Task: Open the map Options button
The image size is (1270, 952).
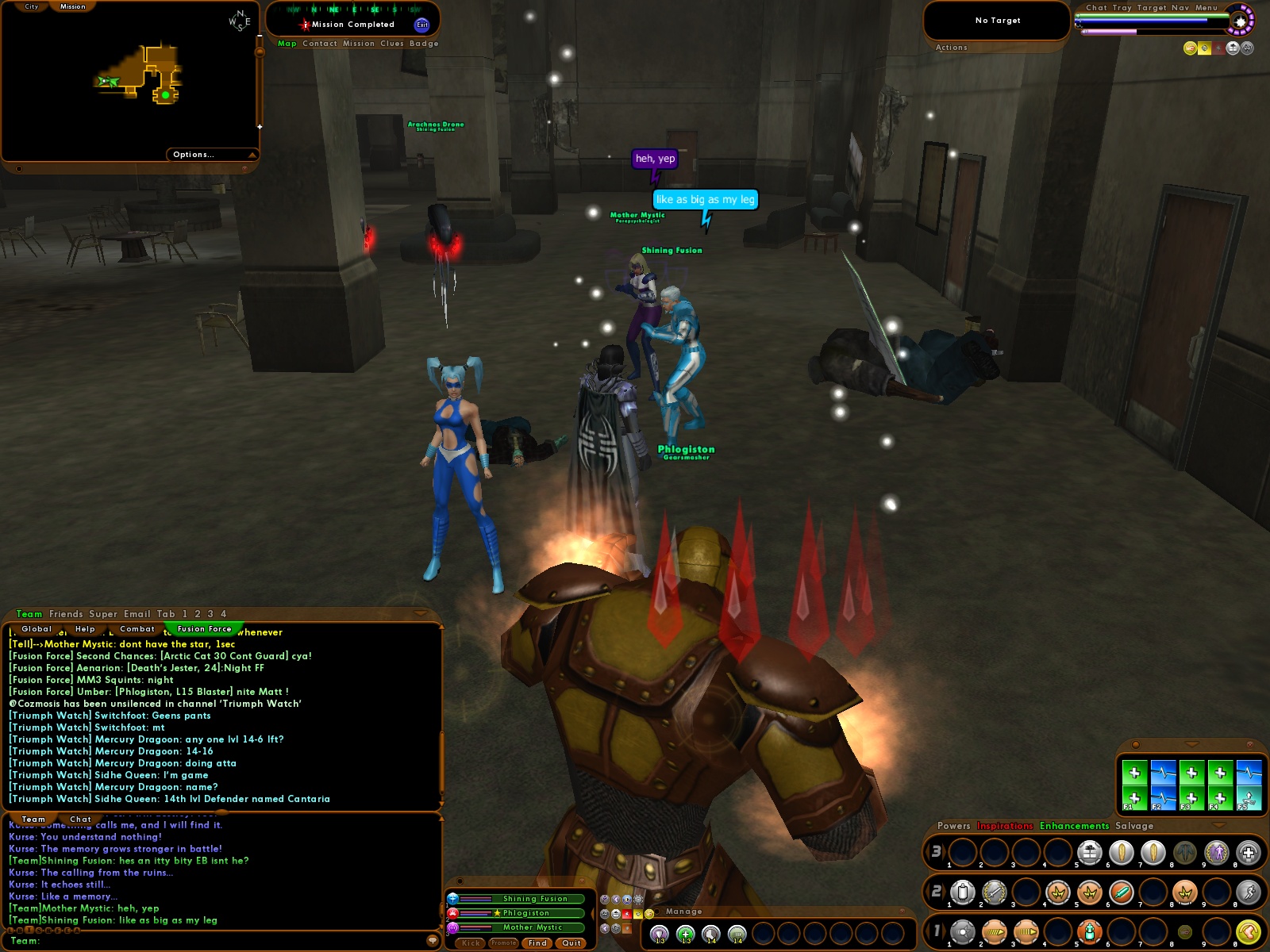Action: [x=193, y=154]
